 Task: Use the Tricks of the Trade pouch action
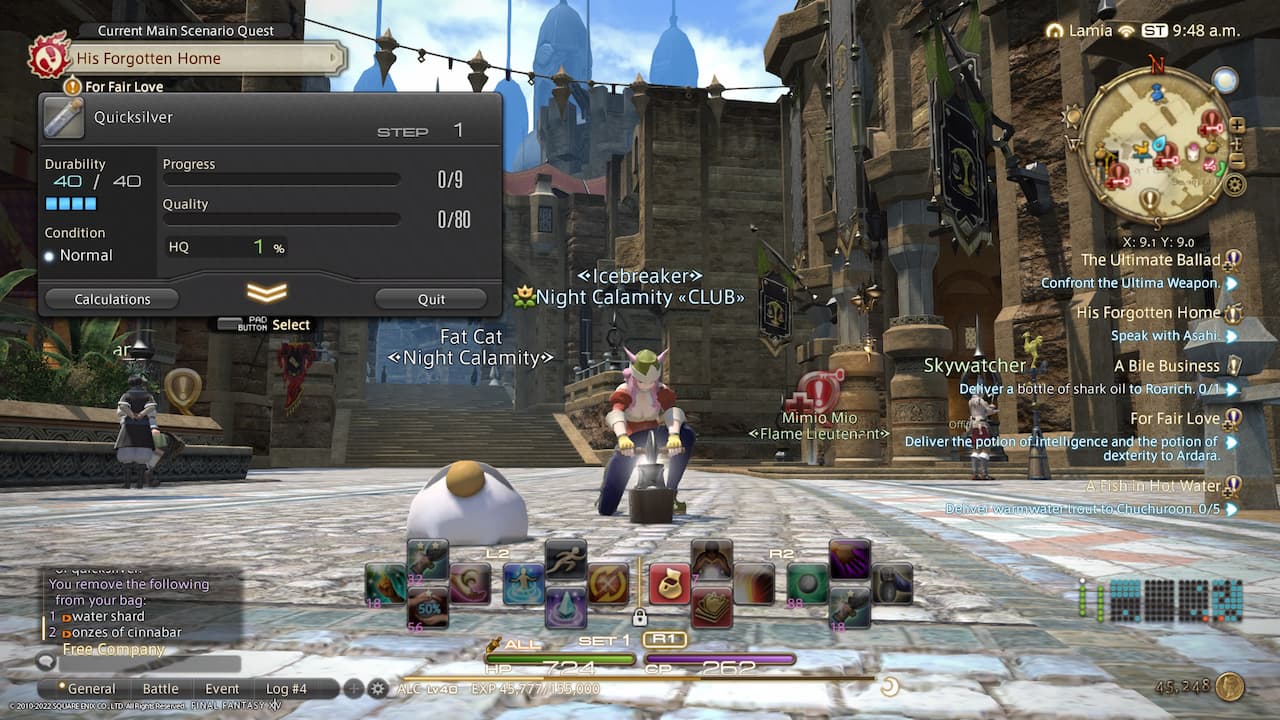click(670, 581)
